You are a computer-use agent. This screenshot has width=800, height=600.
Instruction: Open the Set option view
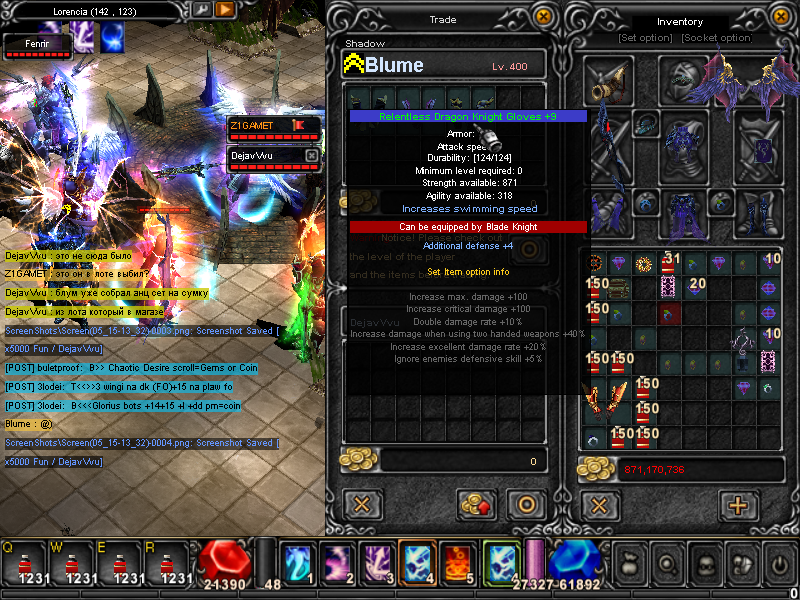click(x=645, y=38)
